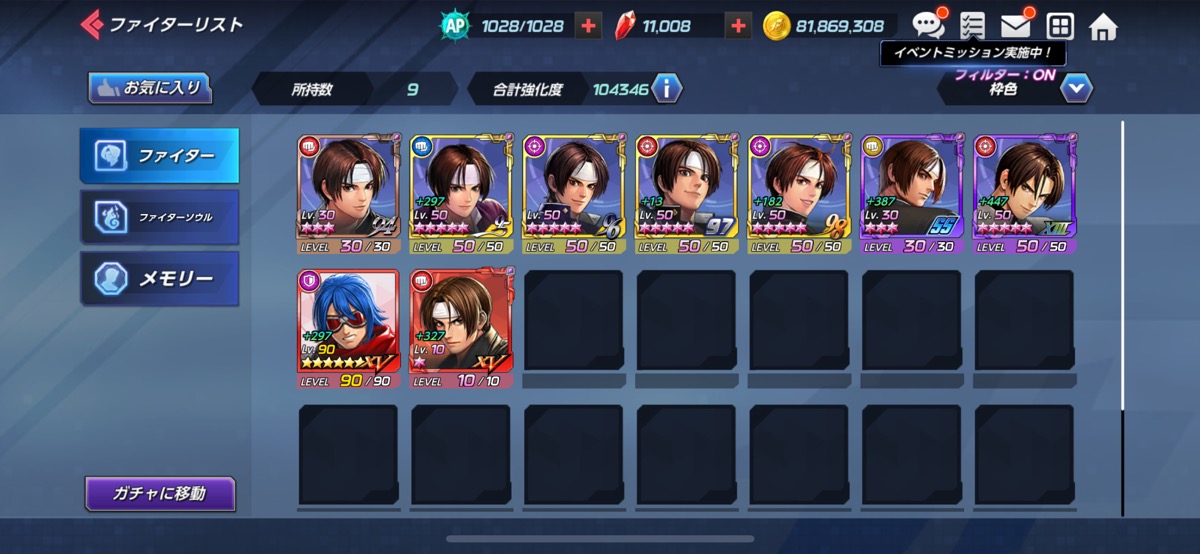Screen dimensions: 1200x554
Task: Return to the home screen
Action: [1103, 26]
